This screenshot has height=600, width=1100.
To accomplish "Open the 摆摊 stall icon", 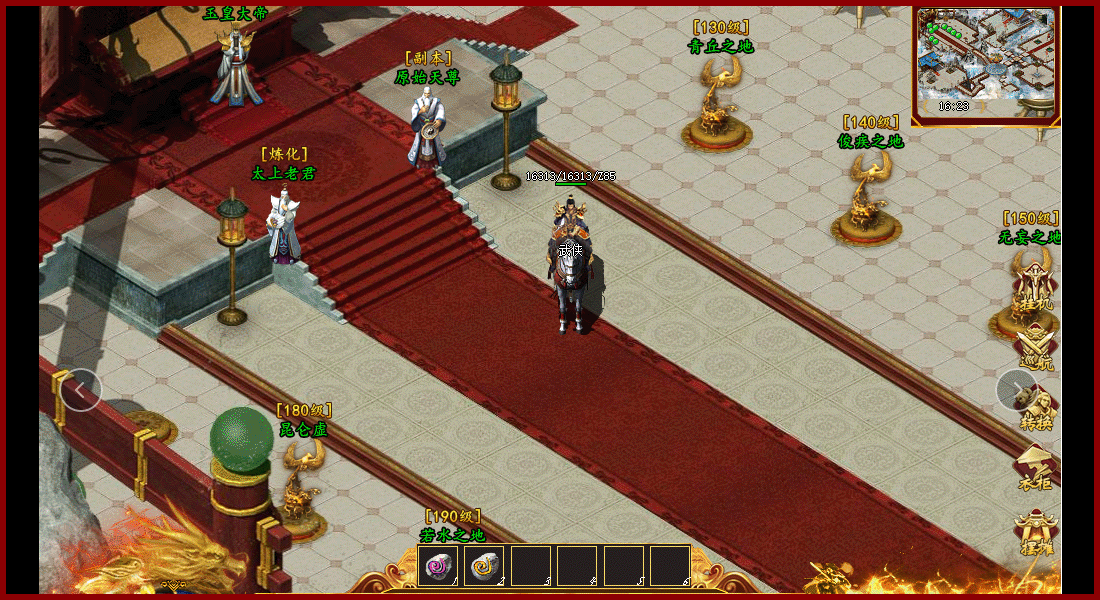I will tap(1035, 532).
